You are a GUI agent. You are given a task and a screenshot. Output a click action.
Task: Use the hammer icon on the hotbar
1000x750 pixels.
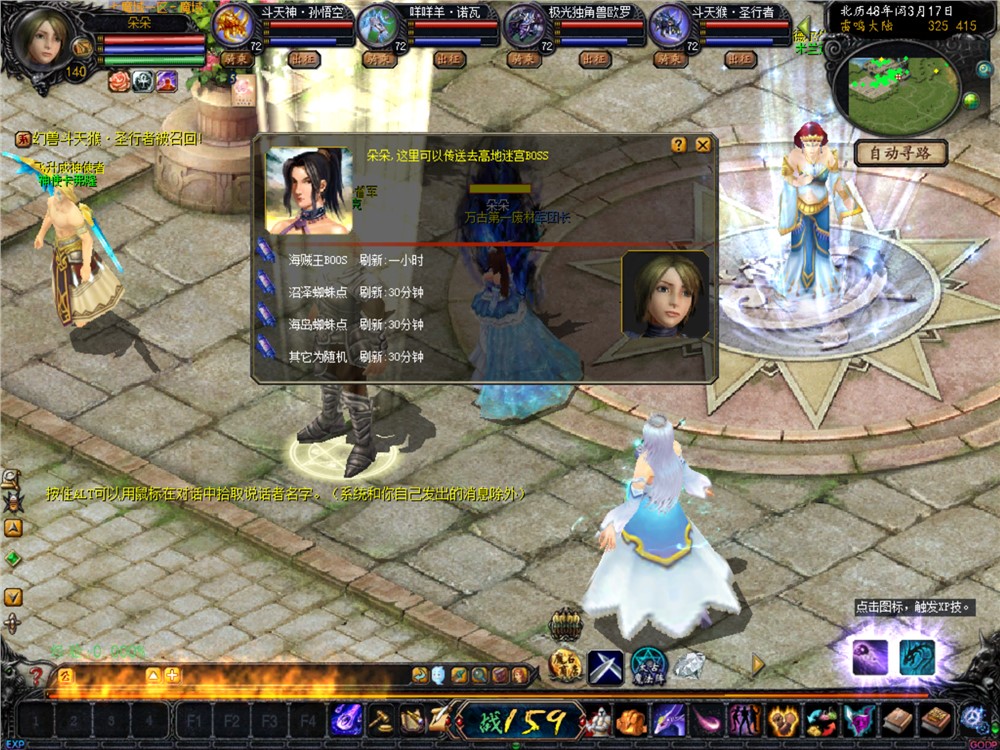coord(381,719)
